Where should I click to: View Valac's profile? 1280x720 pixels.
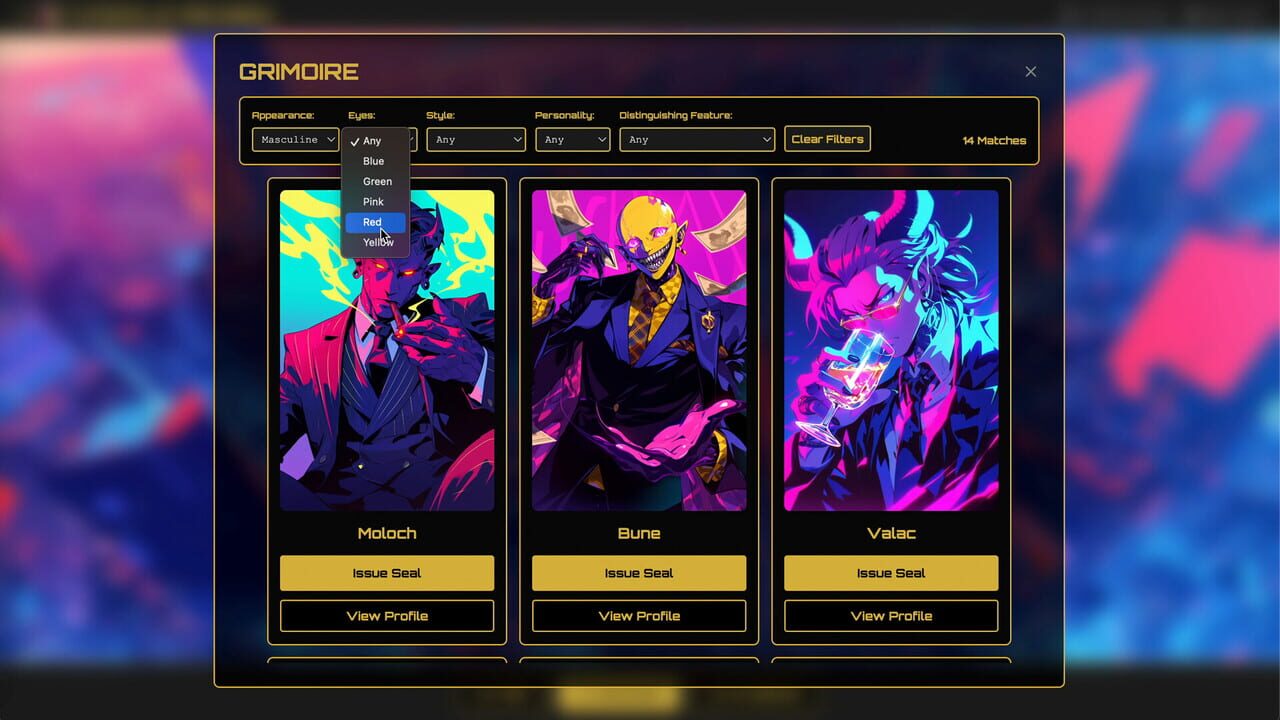[890, 616]
